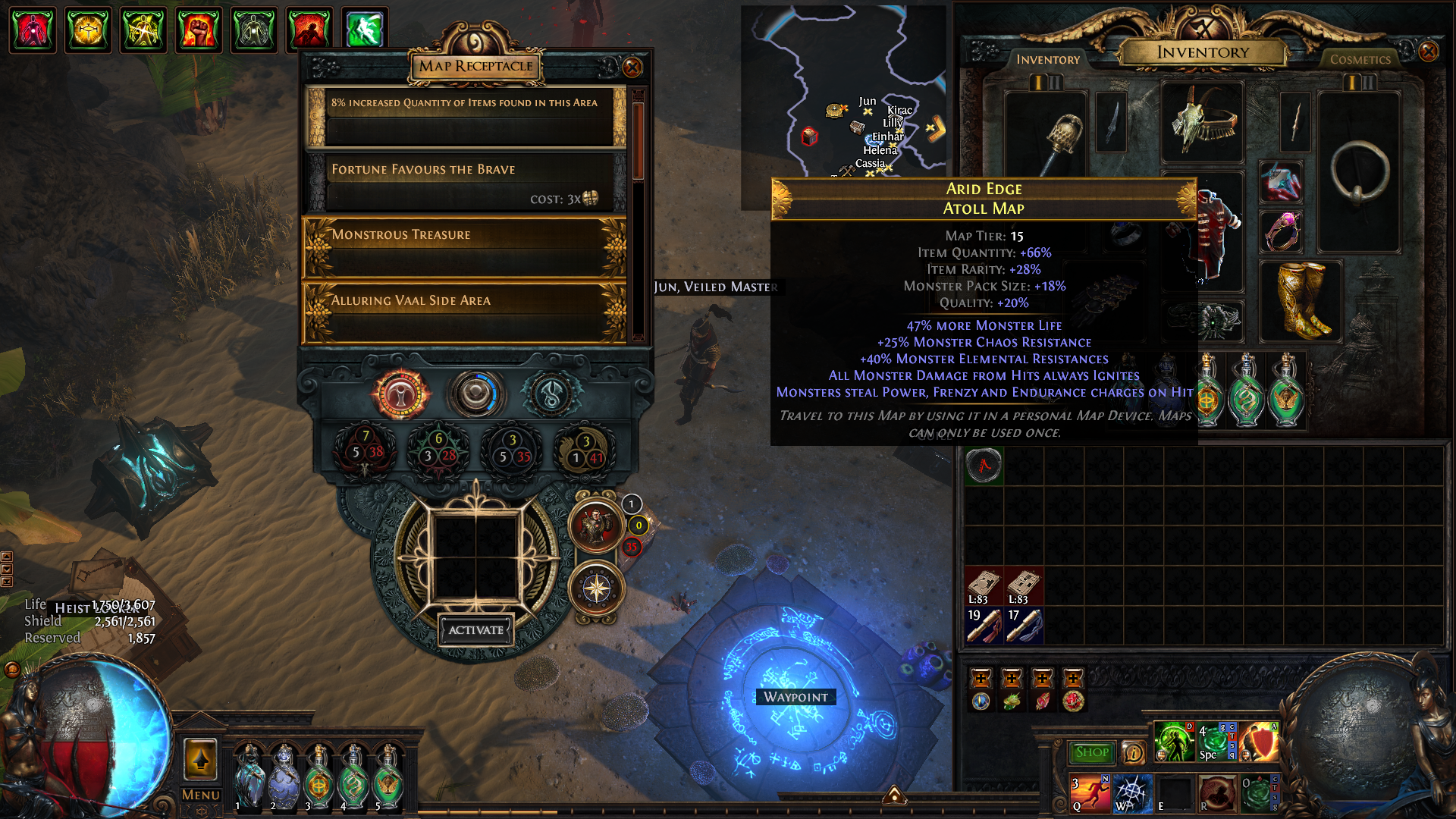The height and width of the screenshot is (819, 1456).
Task: Select the golden boots equipment slot
Action: [1300, 301]
